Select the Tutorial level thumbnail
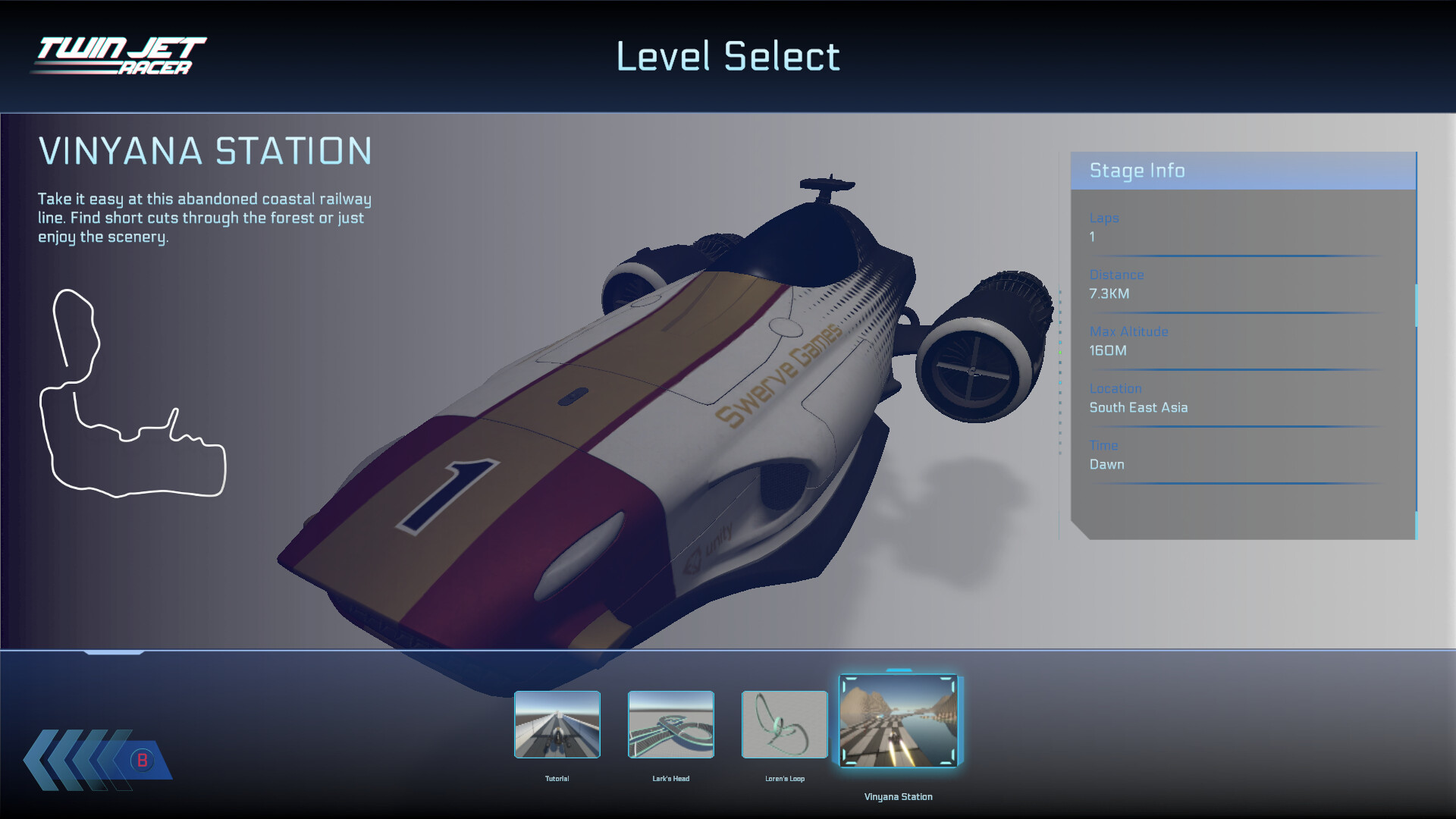This screenshot has width=1456, height=819. pos(557,725)
